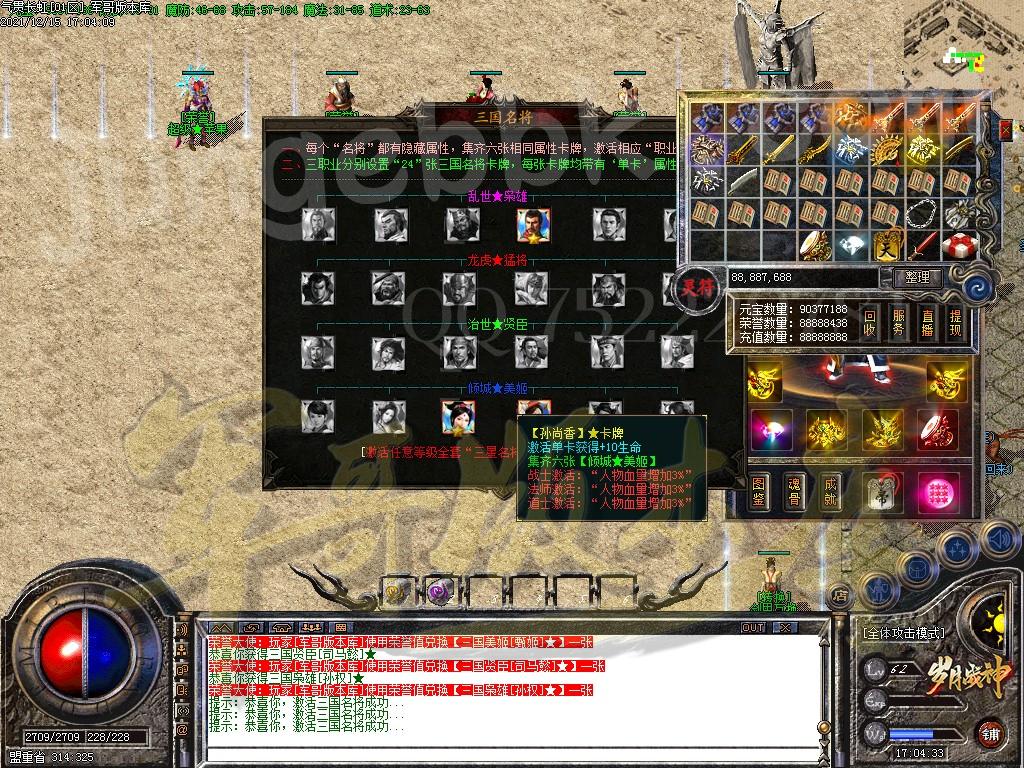
Task: Select the activated colored beauty card under 倾城★美姬
Action: click(x=459, y=417)
